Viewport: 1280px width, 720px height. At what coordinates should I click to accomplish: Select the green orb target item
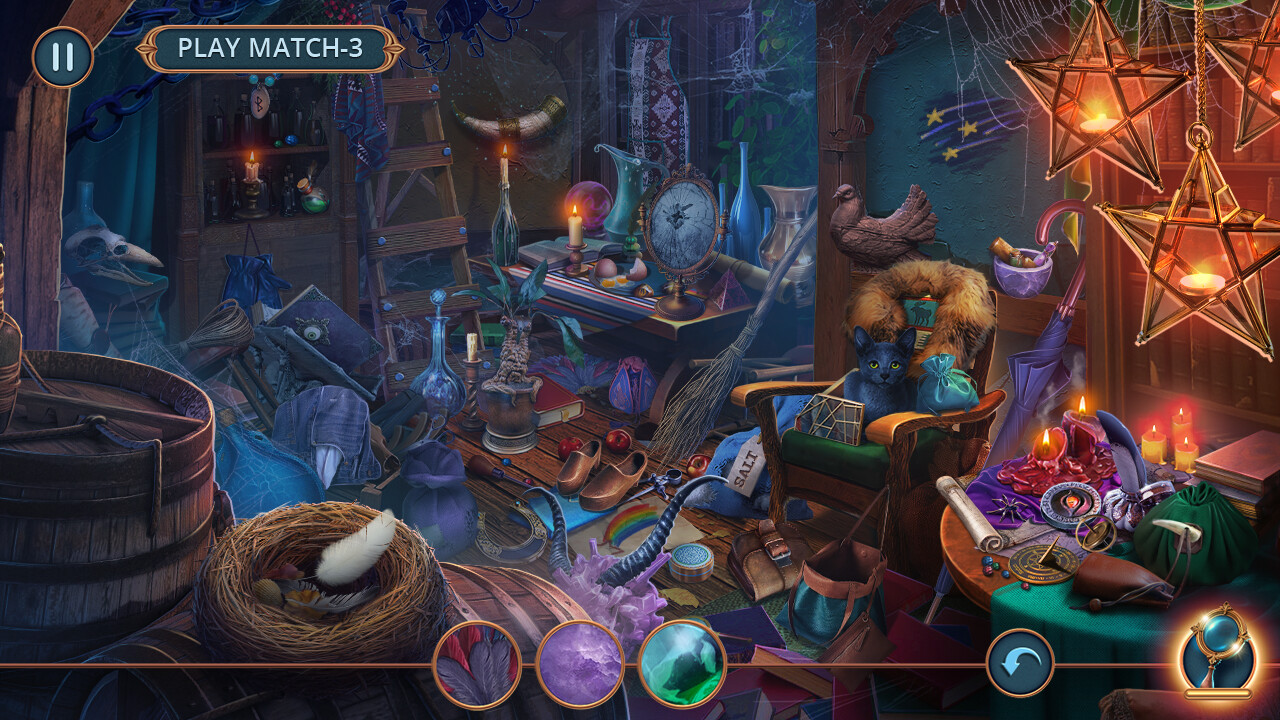coord(682,664)
